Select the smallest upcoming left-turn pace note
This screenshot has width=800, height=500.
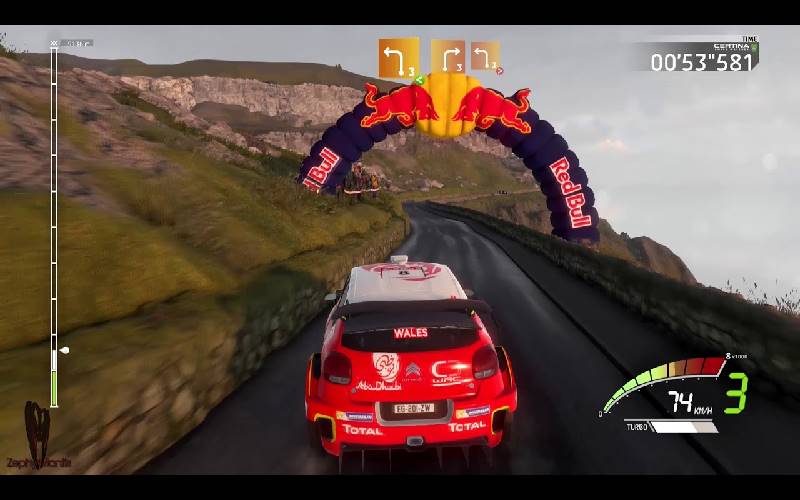pyautogui.click(x=485, y=55)
